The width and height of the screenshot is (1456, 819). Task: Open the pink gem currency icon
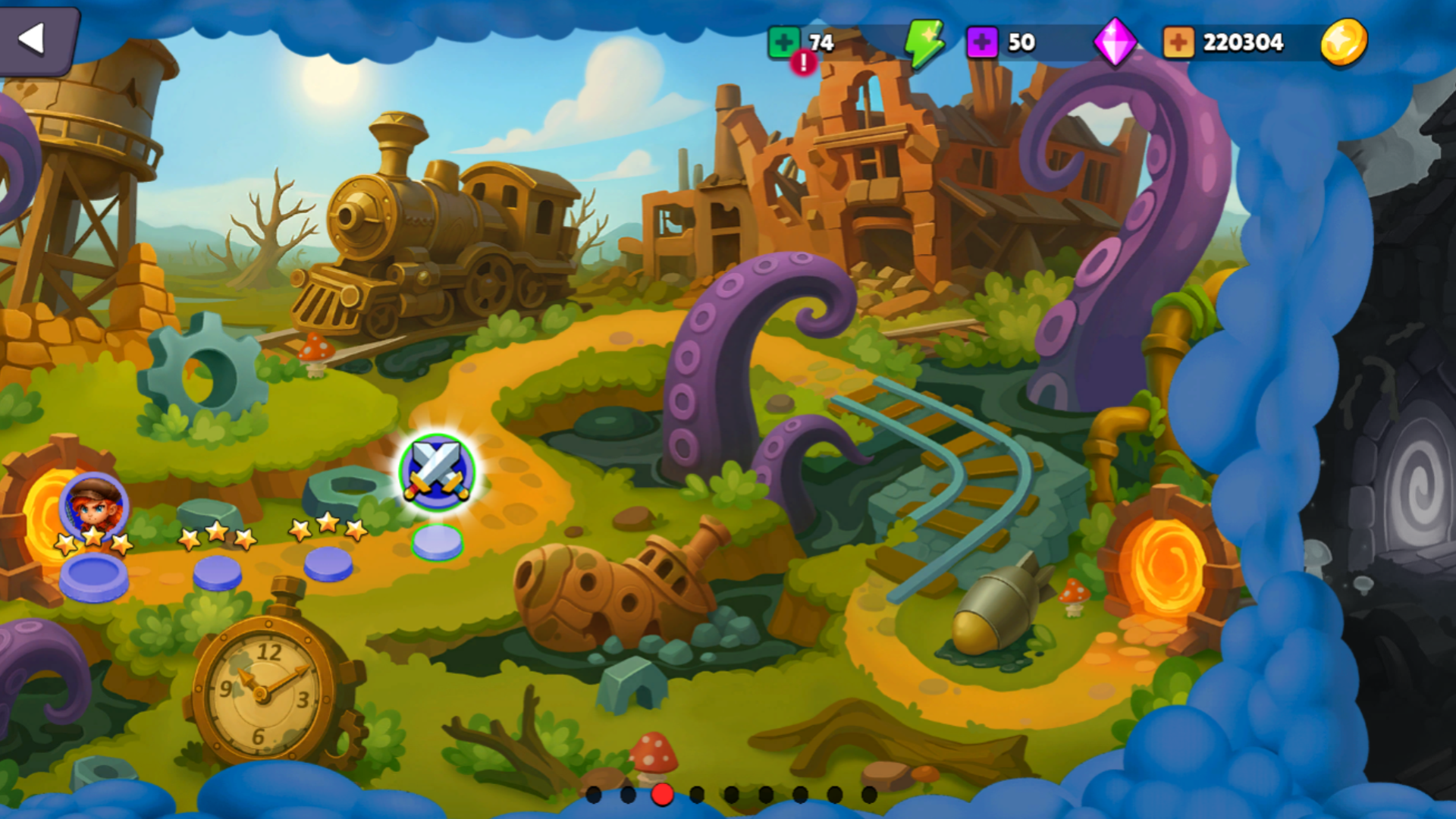point(1115,43)
